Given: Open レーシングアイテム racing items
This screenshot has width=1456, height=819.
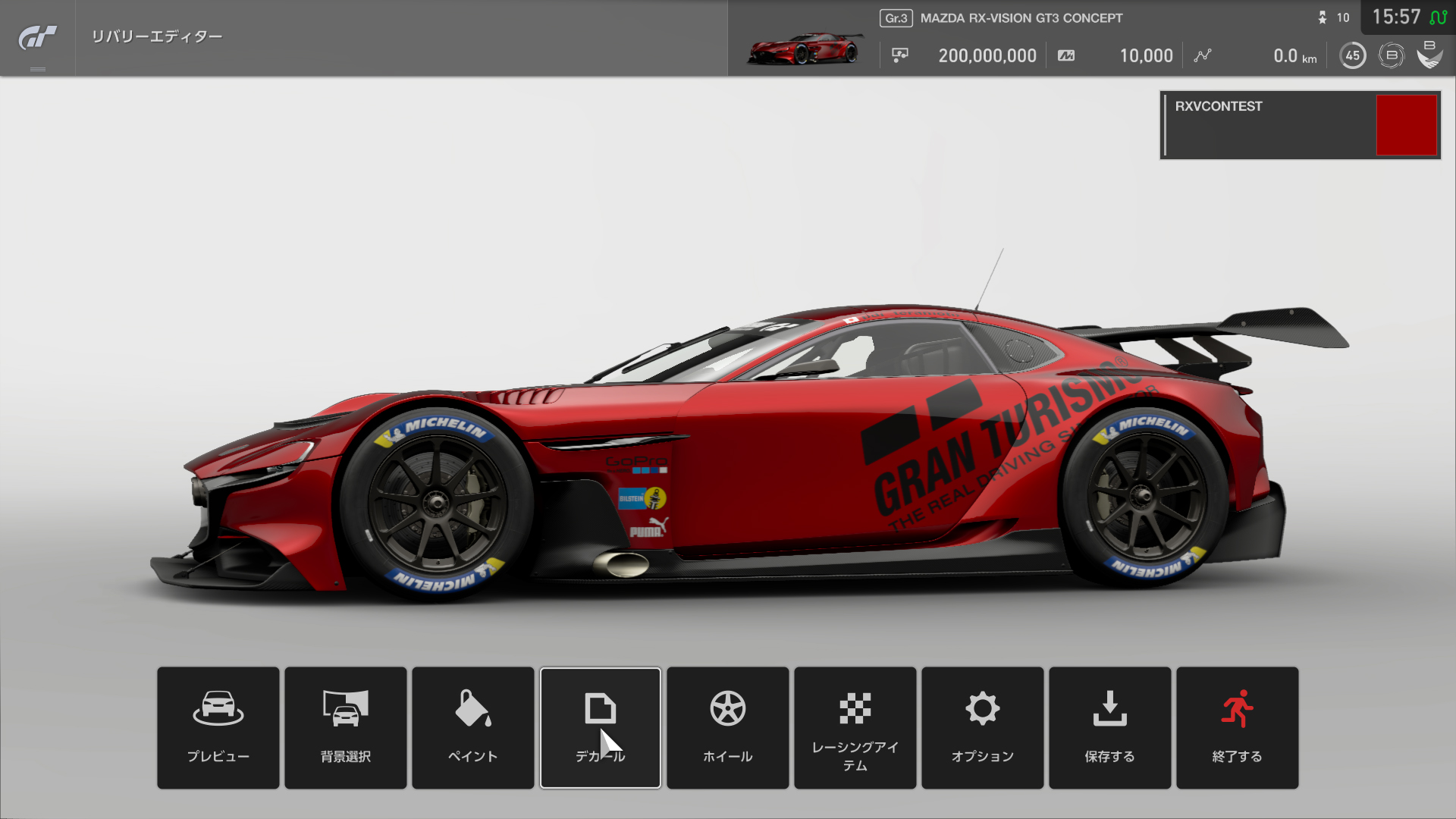Looking at the screenshot, I should (855, 727).
